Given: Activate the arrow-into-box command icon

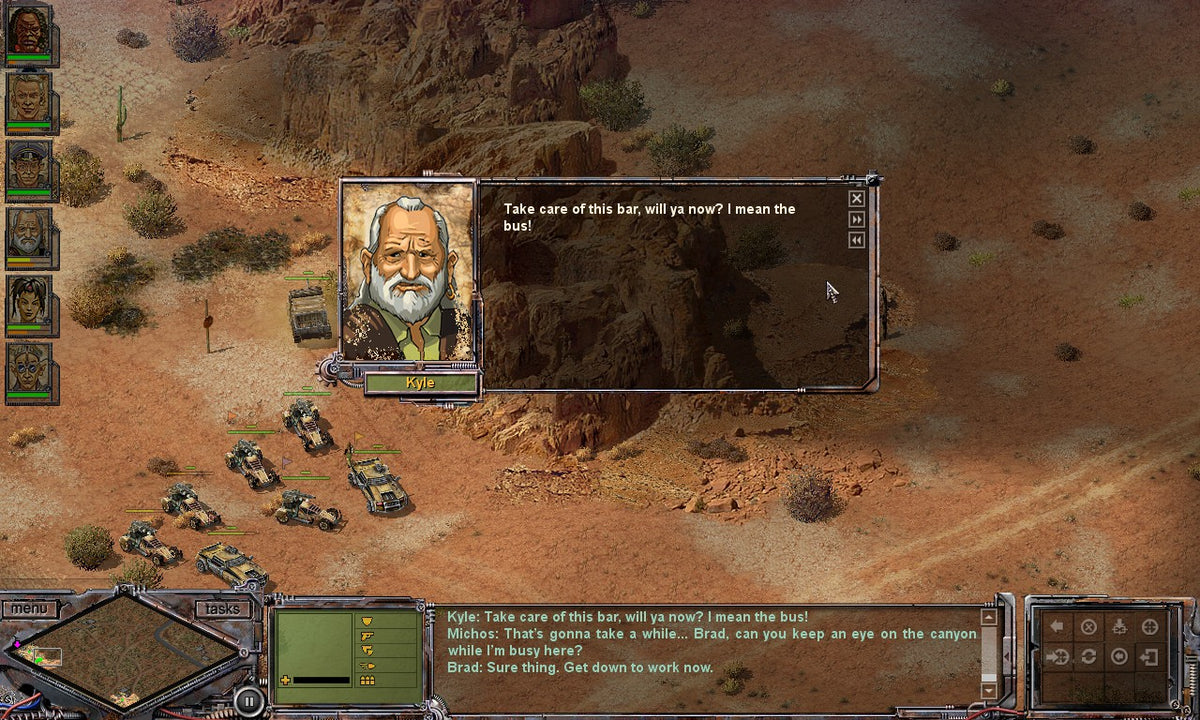Looking at the screenshot, I should 1150,657.
